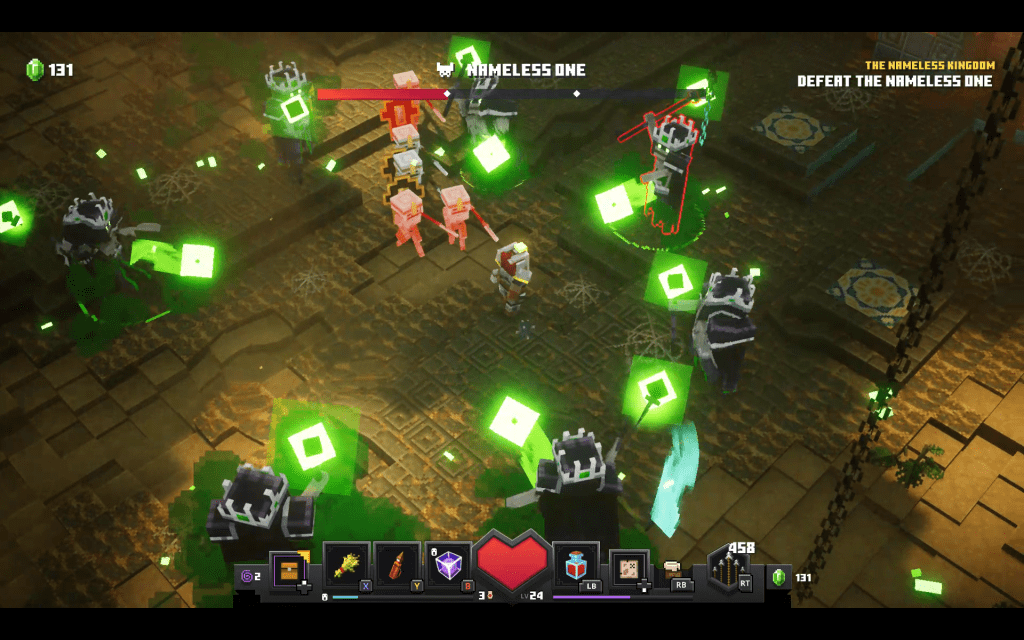The image size is (1024, 640).
Task: Click the Defeat the Nameless One objective
Action: [894, 81]
